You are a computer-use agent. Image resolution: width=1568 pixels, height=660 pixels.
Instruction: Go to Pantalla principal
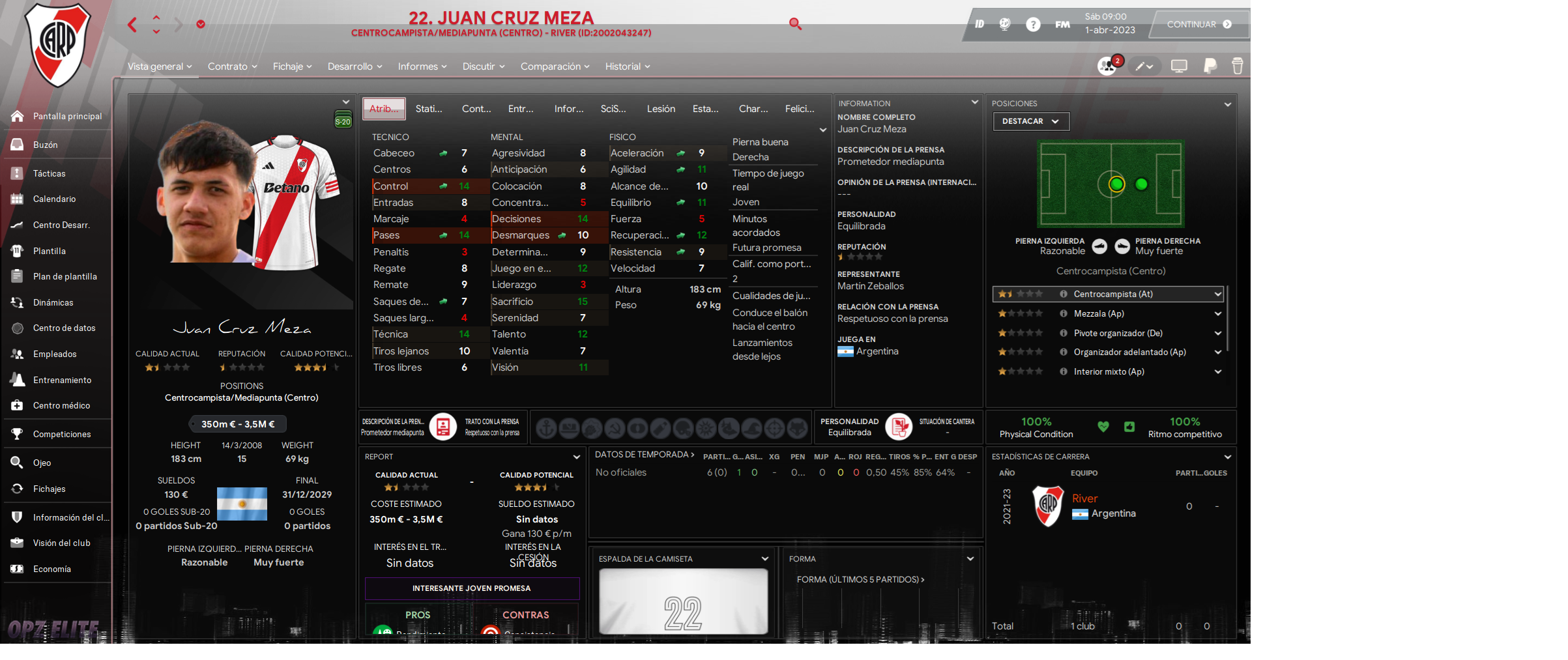click(x=67, y=116)
